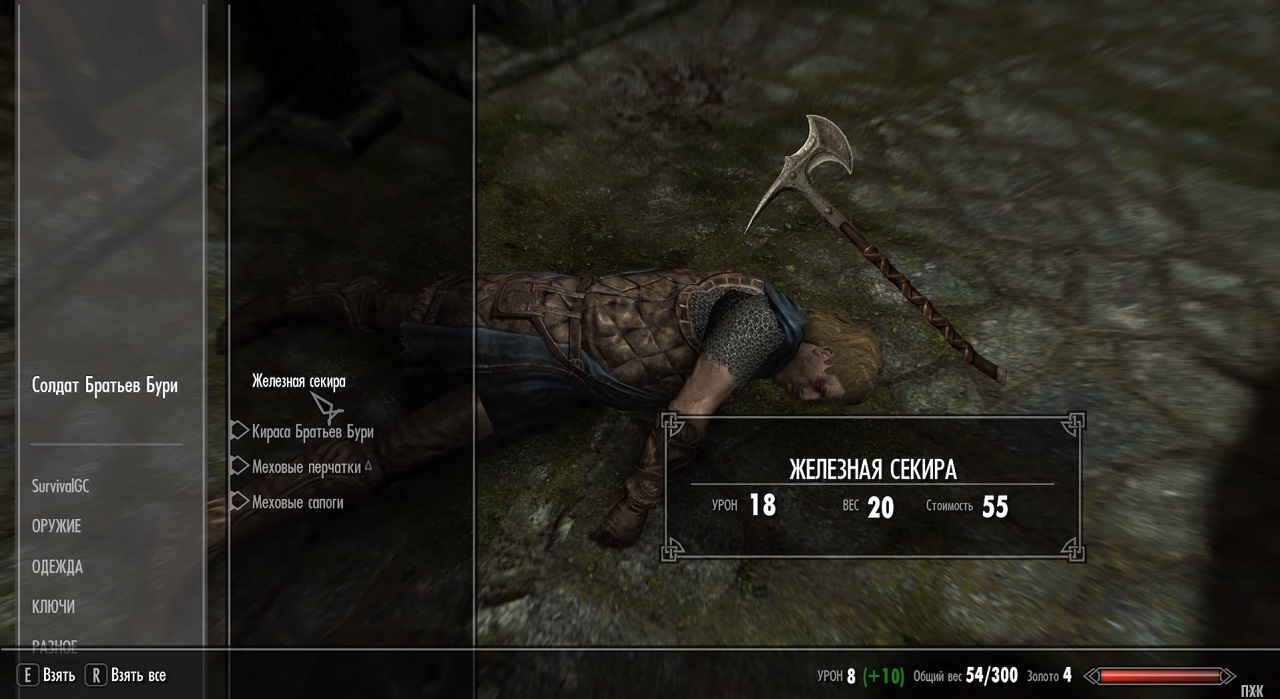1280x699 pixels.
Task: Pick the Меховые перчатки entry
Action: tap(306, 466)
